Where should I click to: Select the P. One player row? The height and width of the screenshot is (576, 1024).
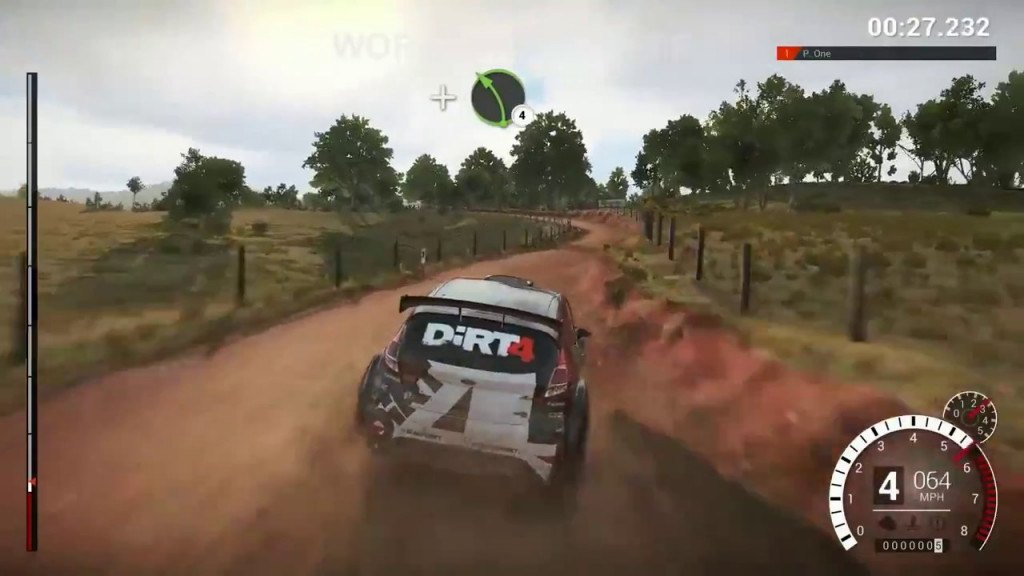pyautogui.click(x=886, y=53)
